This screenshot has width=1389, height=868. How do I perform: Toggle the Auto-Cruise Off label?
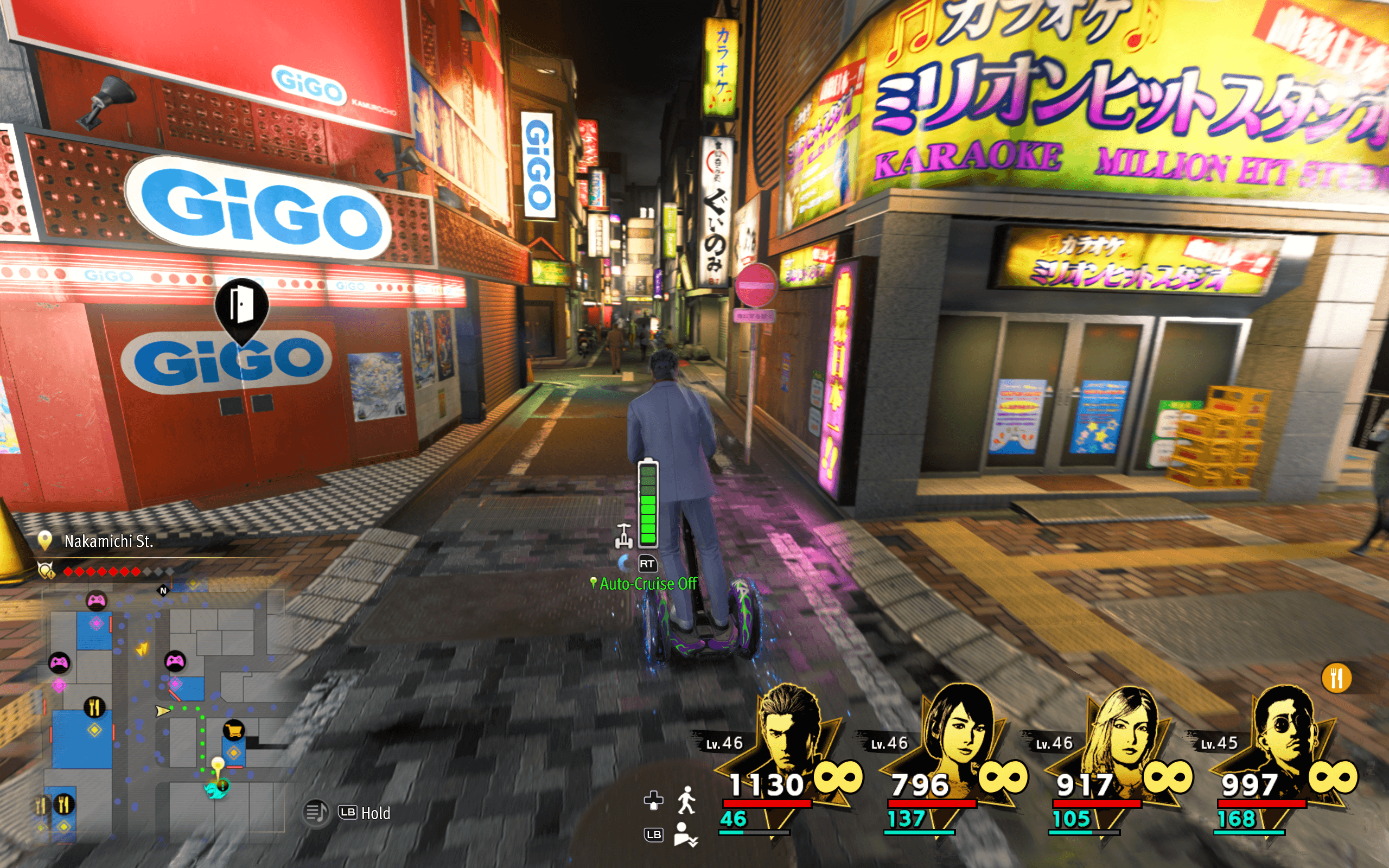point(647,584)
